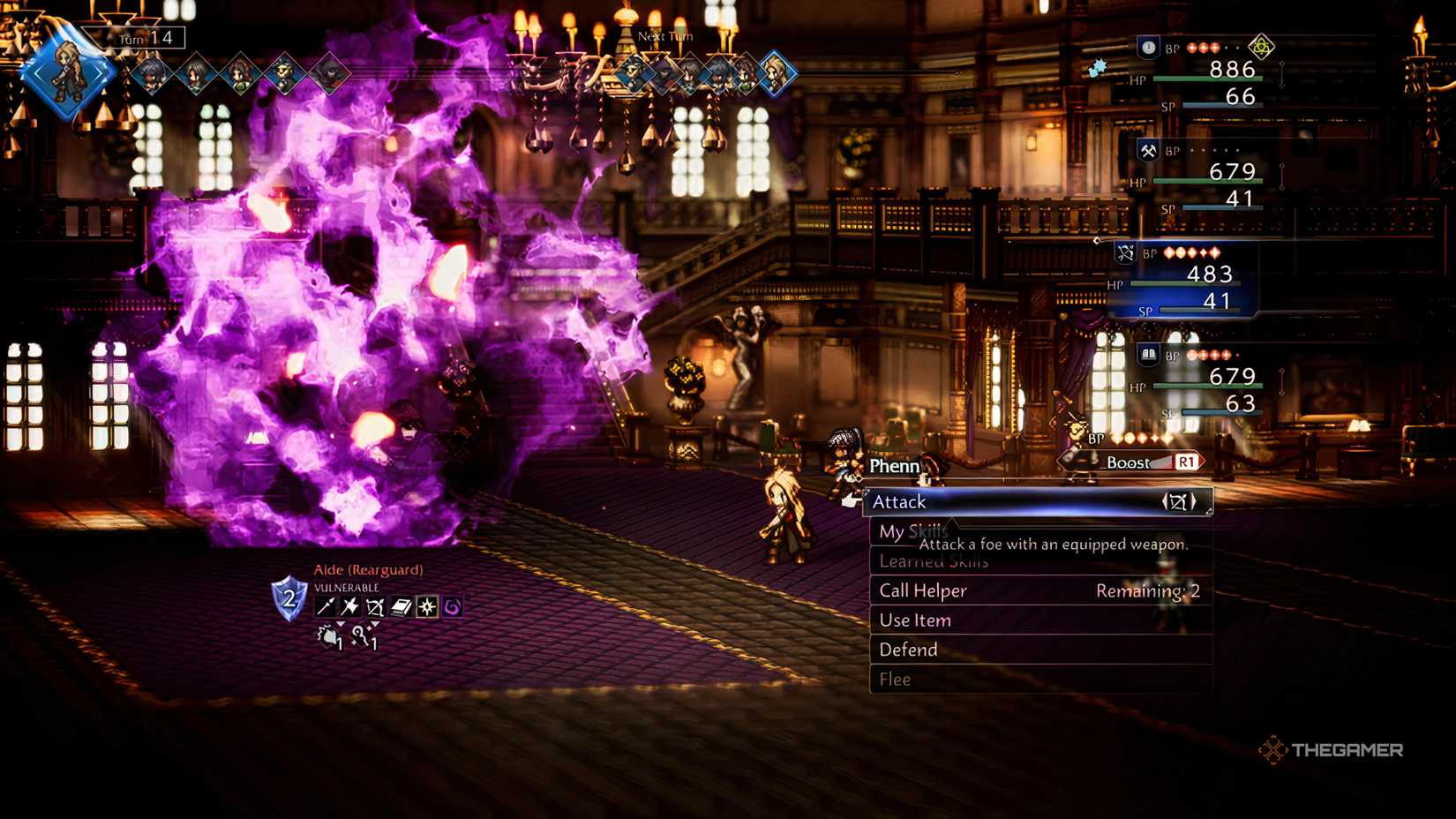Click the bow weakness icon on the Aide
Image resolution: width=1456 pixels, height=819 pixels.
coord(375,607)
